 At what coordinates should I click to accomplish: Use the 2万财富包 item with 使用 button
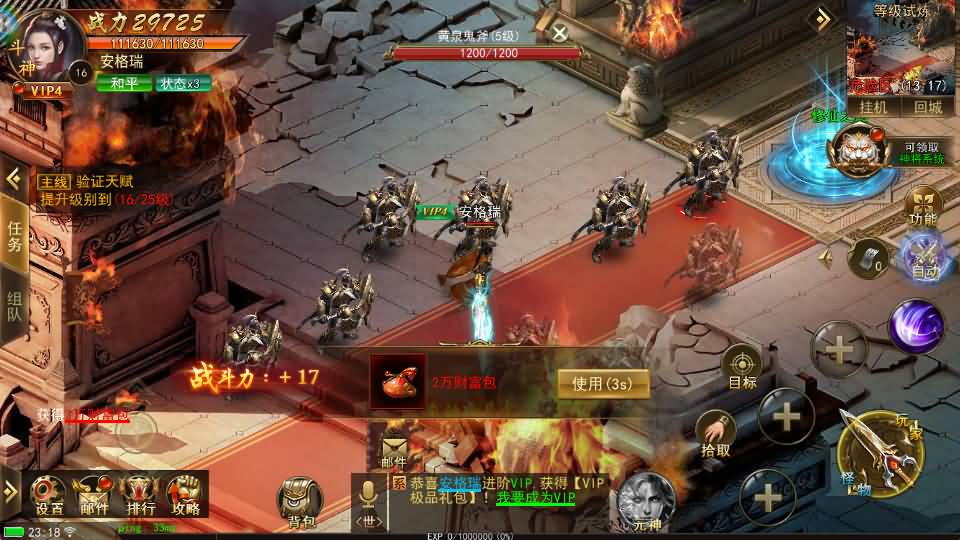pyautogui.click(x=603, y=383)
